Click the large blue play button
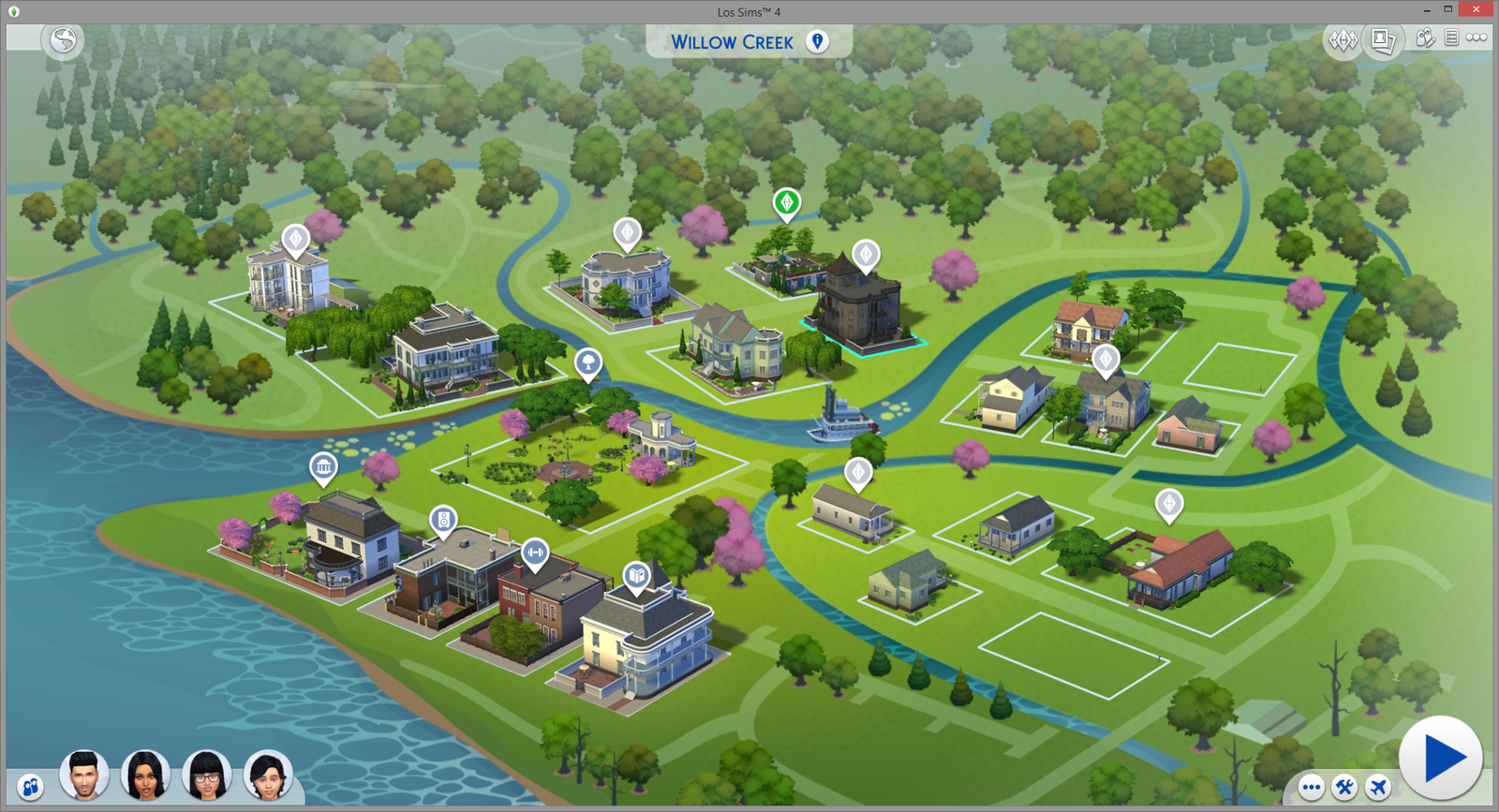The height and width of the screenshot is (812, 1499). (1440, 758)
